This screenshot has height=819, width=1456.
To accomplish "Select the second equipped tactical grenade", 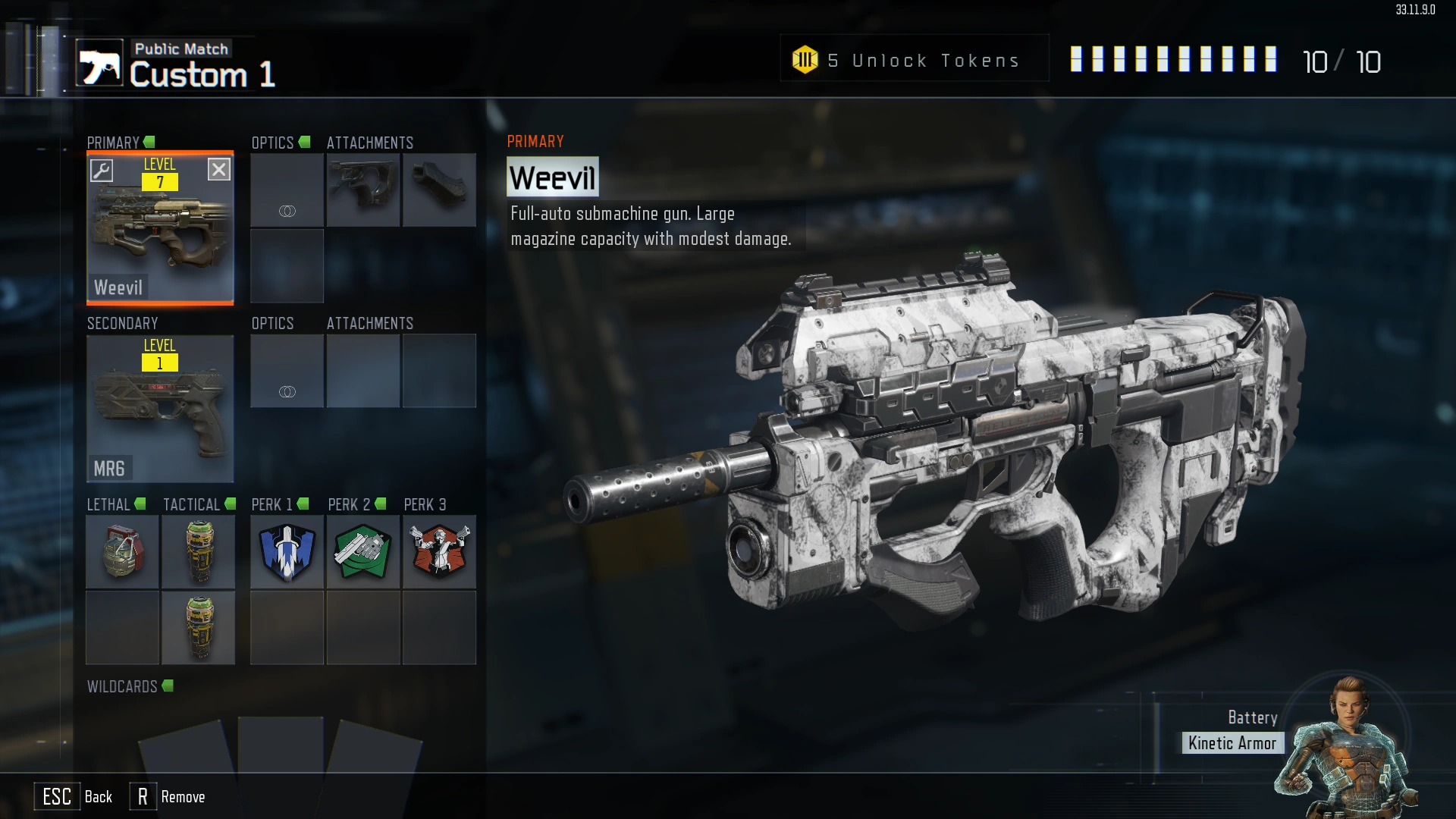I will point(199,627).
